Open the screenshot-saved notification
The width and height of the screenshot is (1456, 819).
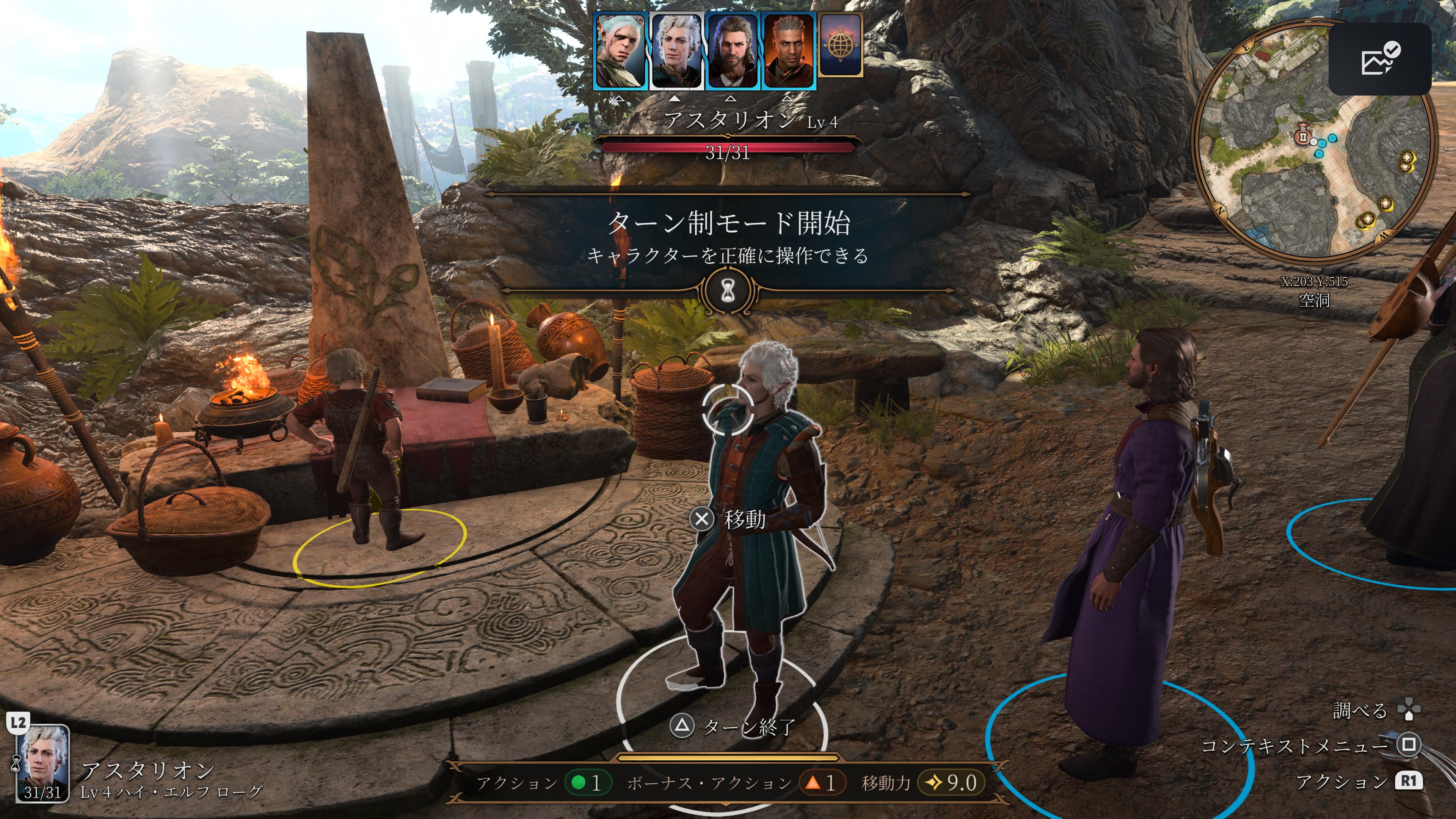(x=1379, y=59)
